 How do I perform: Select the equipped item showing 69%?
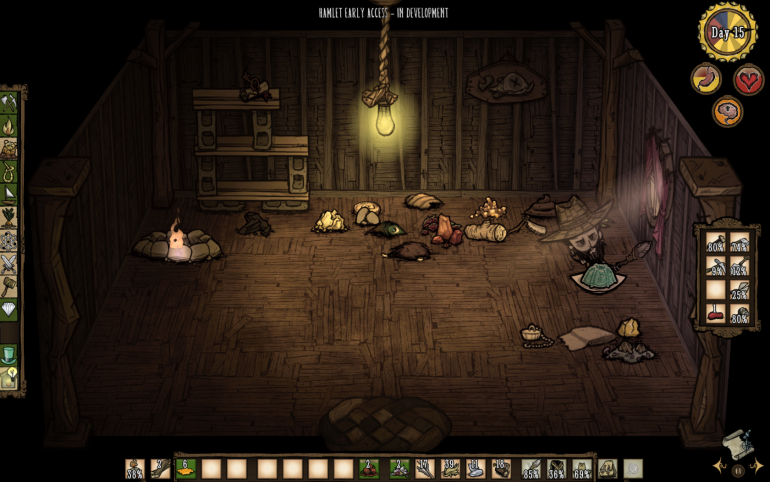pyautogui.click(x=582, y=468)
